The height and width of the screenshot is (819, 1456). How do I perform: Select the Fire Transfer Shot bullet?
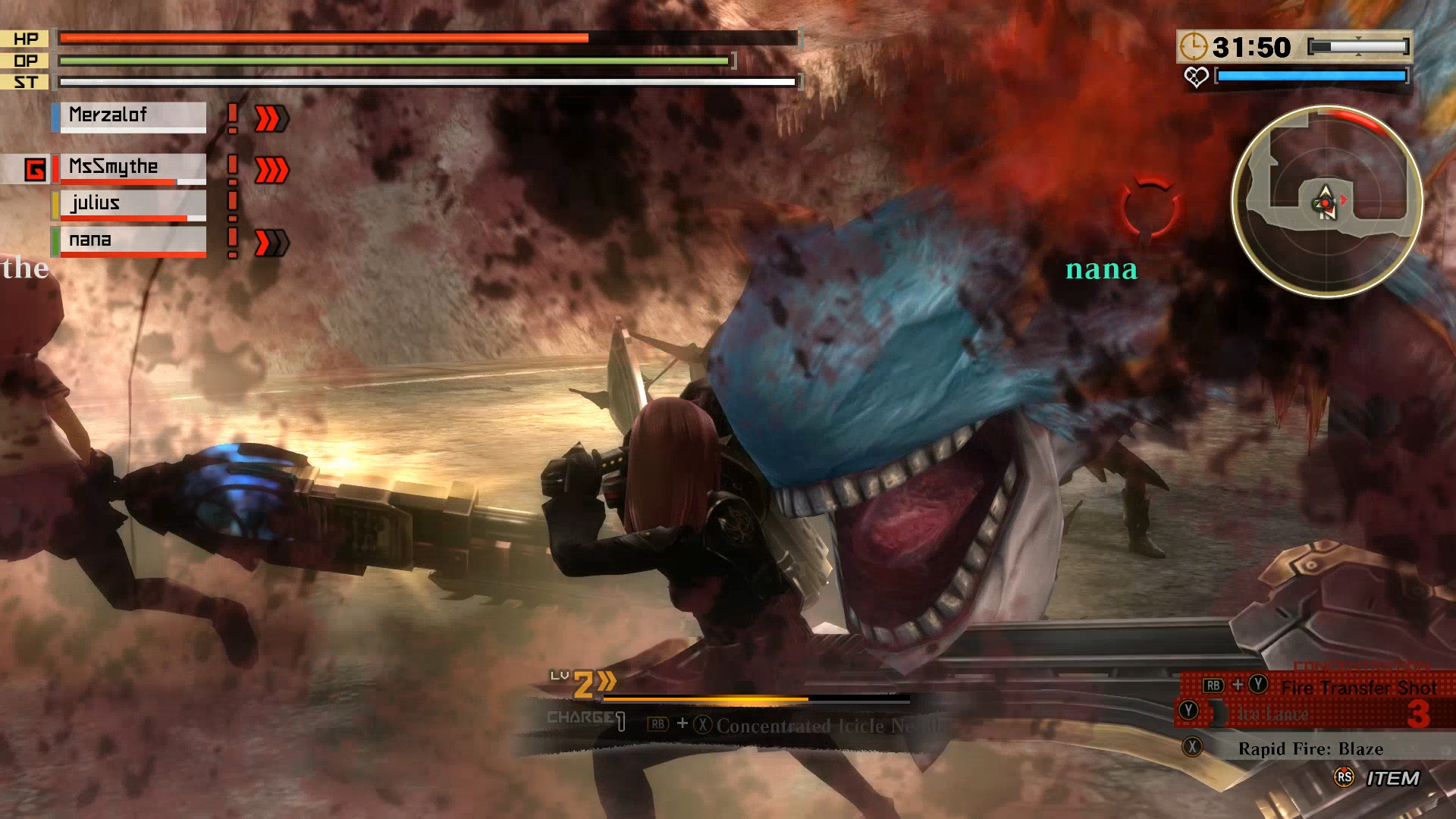click(x=1357, y=688)
